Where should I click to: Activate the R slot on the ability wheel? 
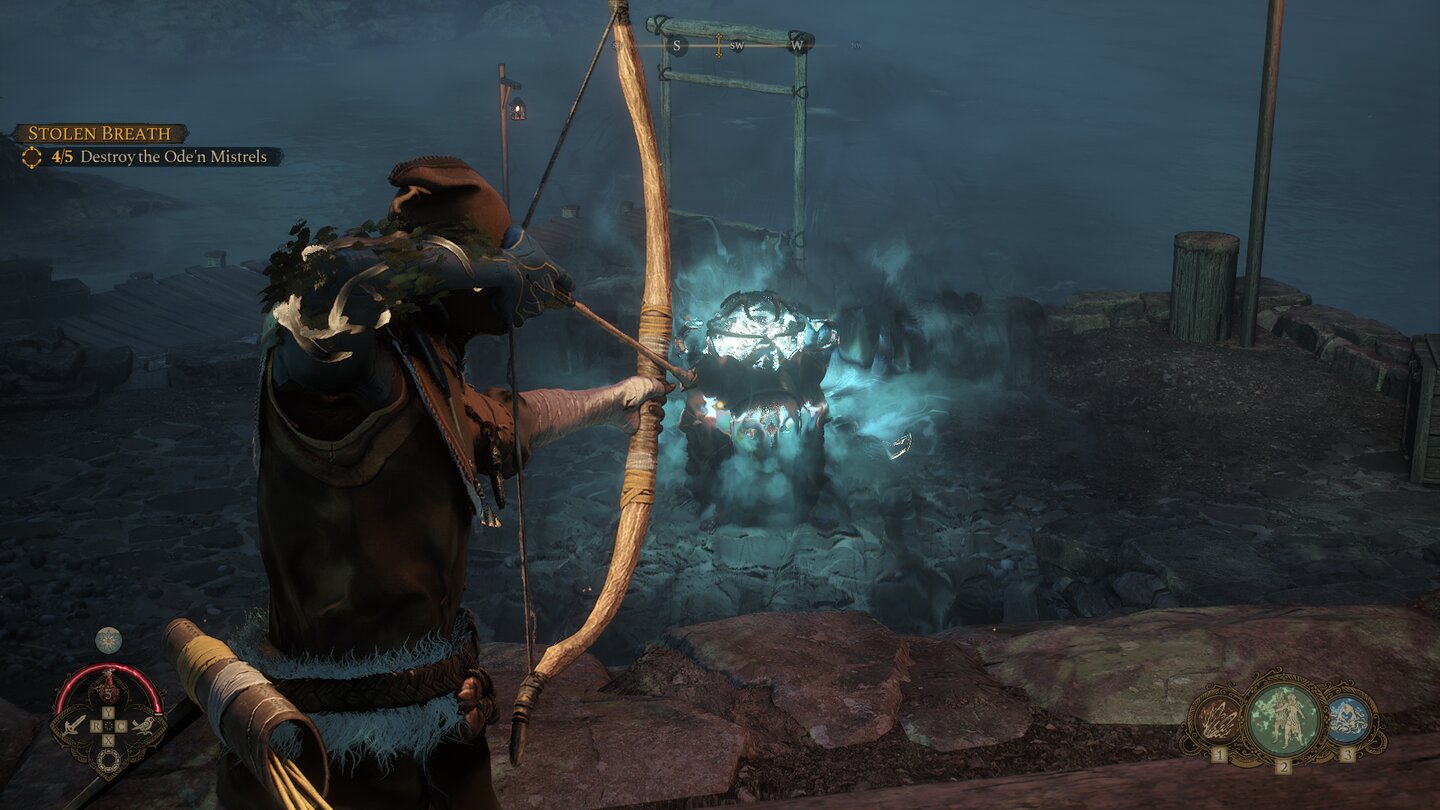click(x=95, y=724)
